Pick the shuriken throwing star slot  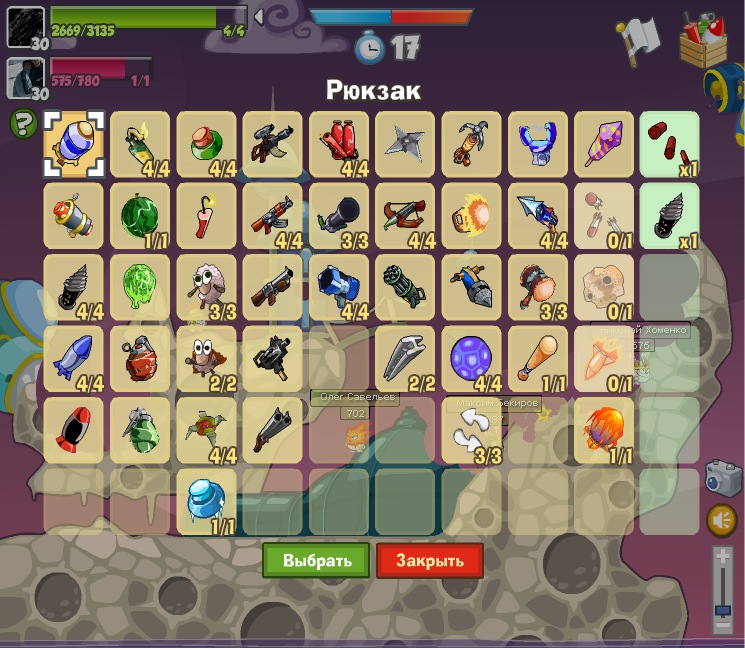click(405, 143)
